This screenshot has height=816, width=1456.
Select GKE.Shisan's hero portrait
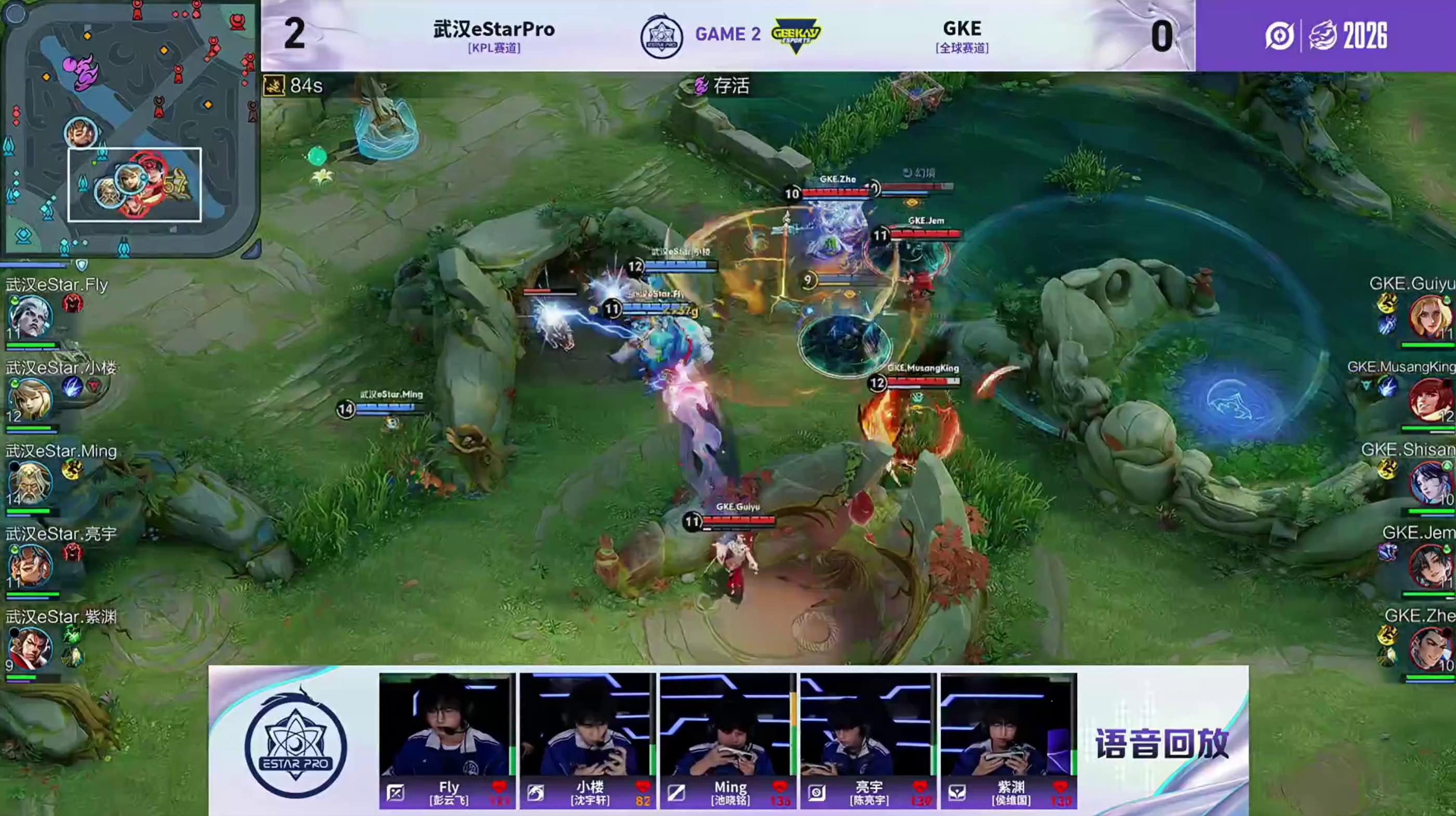[1429, 482]
